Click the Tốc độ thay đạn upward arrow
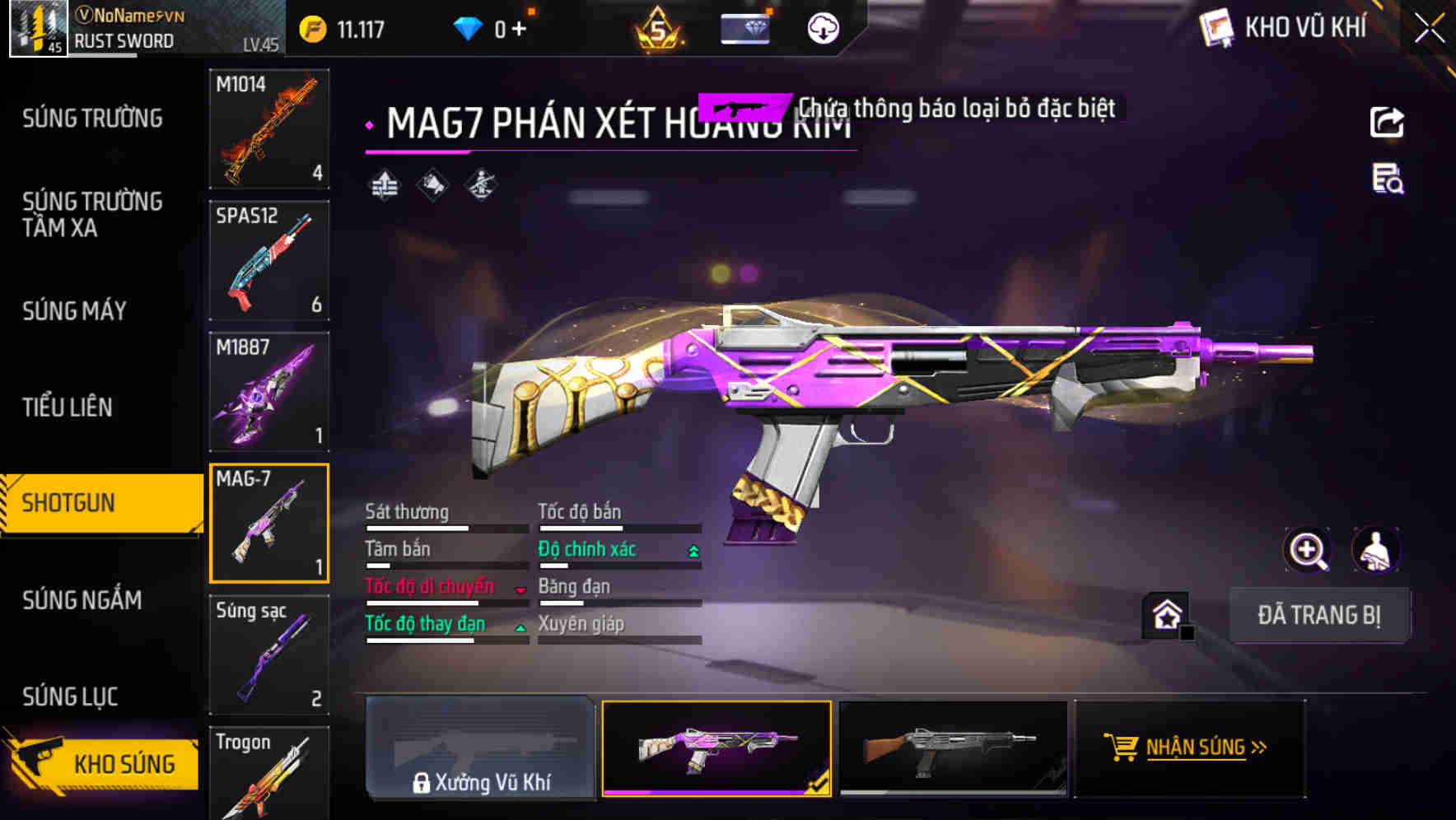Viewport: 1456px width, 820px height. [x=520, y=627]
